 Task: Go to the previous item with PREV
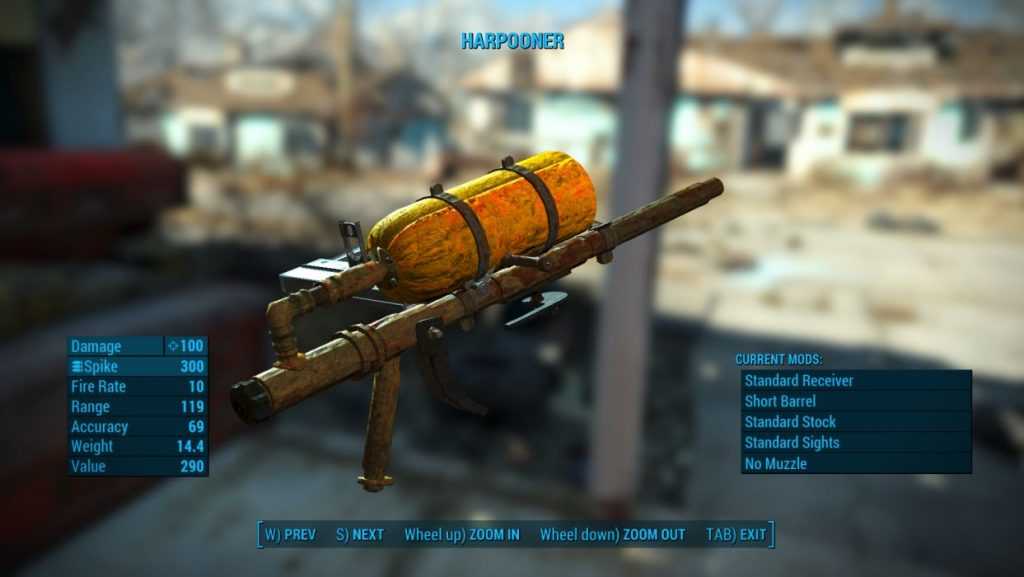click(290, 535)
